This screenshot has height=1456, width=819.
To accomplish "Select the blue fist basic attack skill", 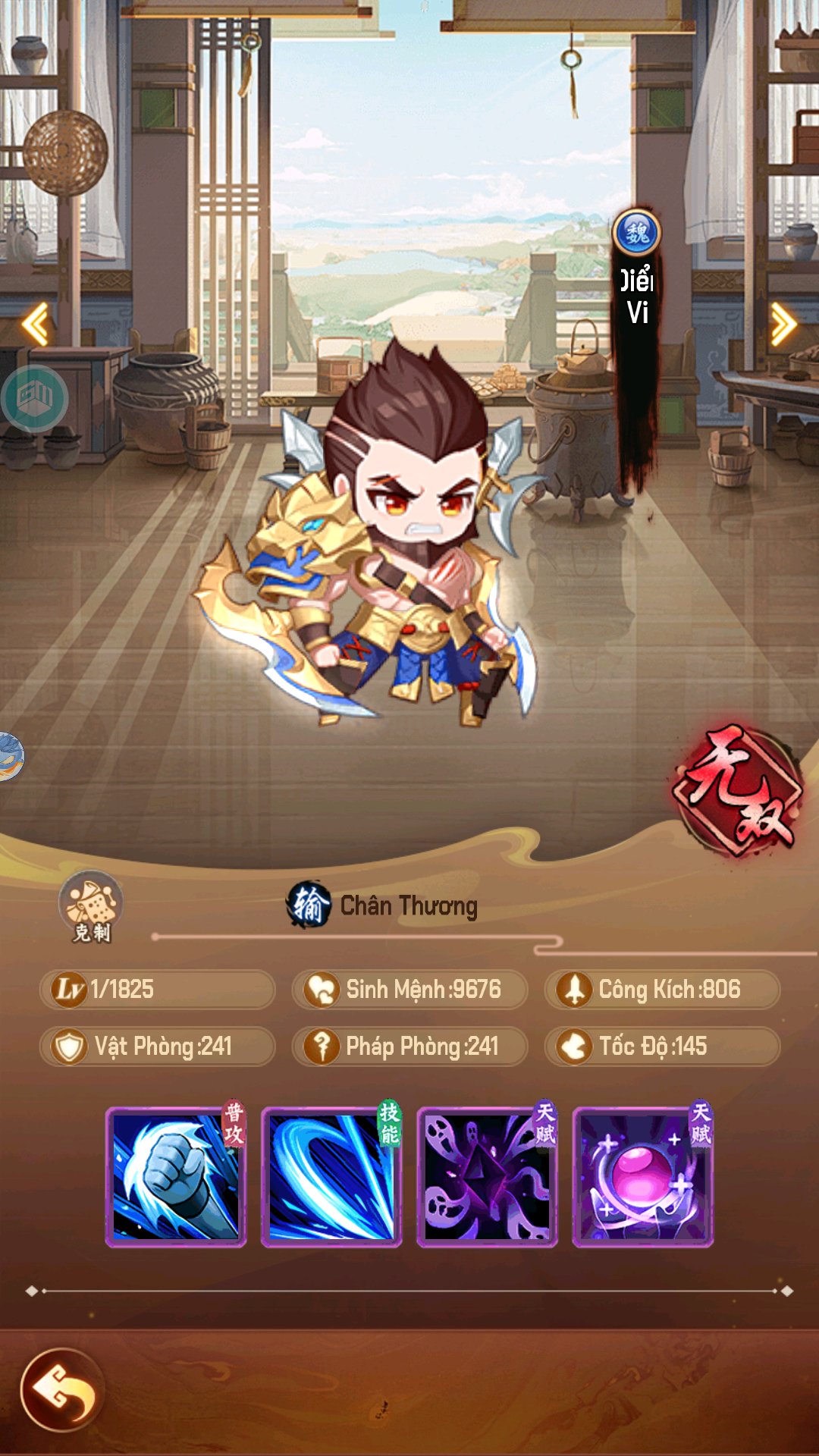I will coord(176,1176).
